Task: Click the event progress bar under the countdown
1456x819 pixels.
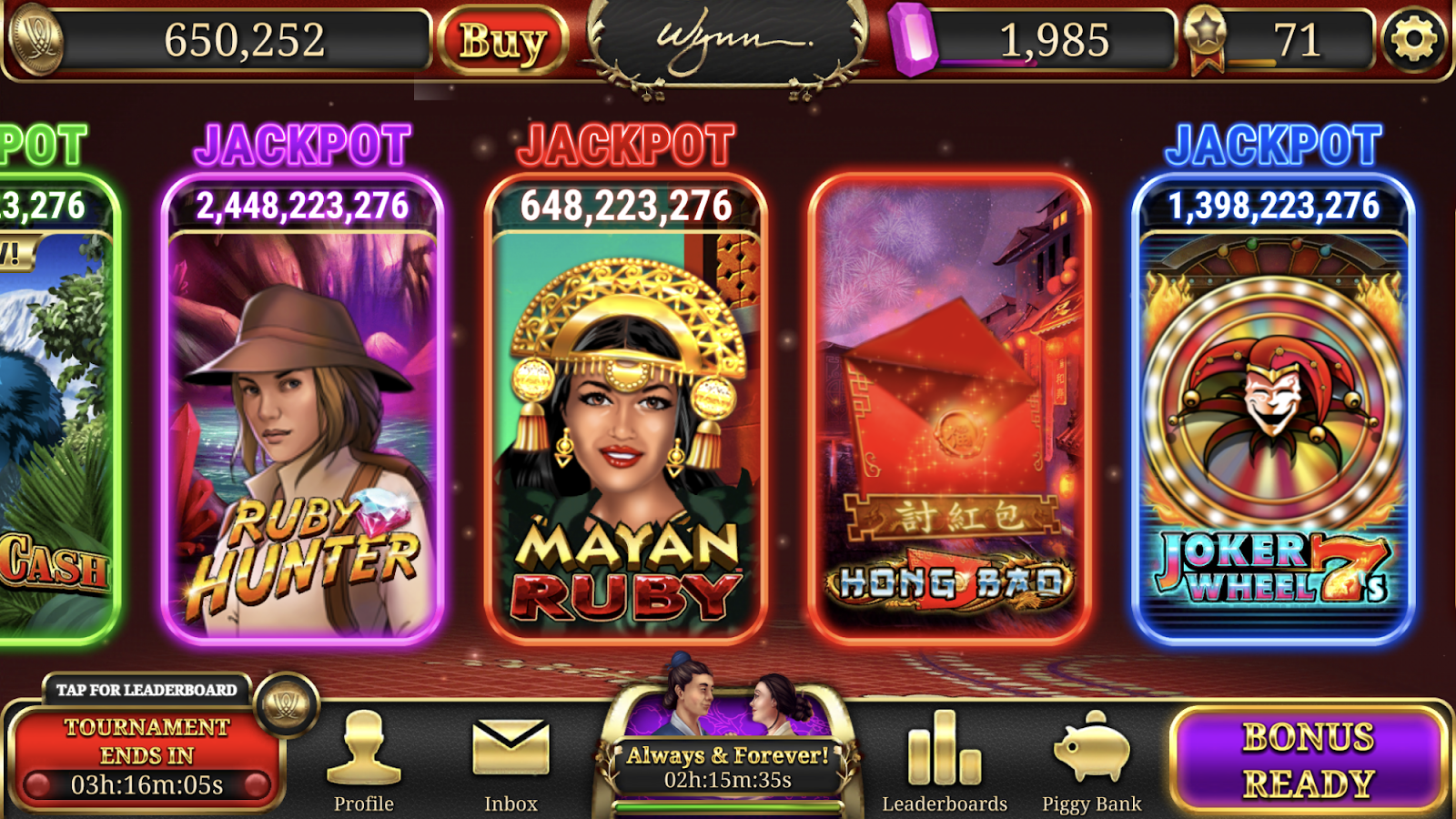Action: point(728,806)
